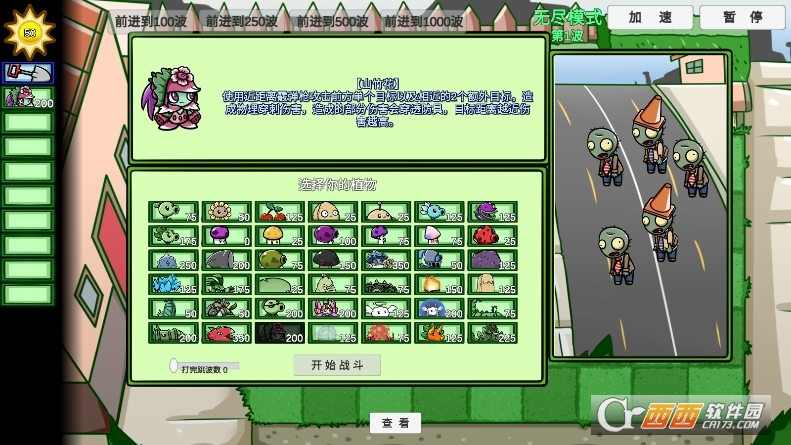Click the 开始战斗 start battle button
Screen dimensions: 791x445
pyautogui.click(x=337, y=365)
